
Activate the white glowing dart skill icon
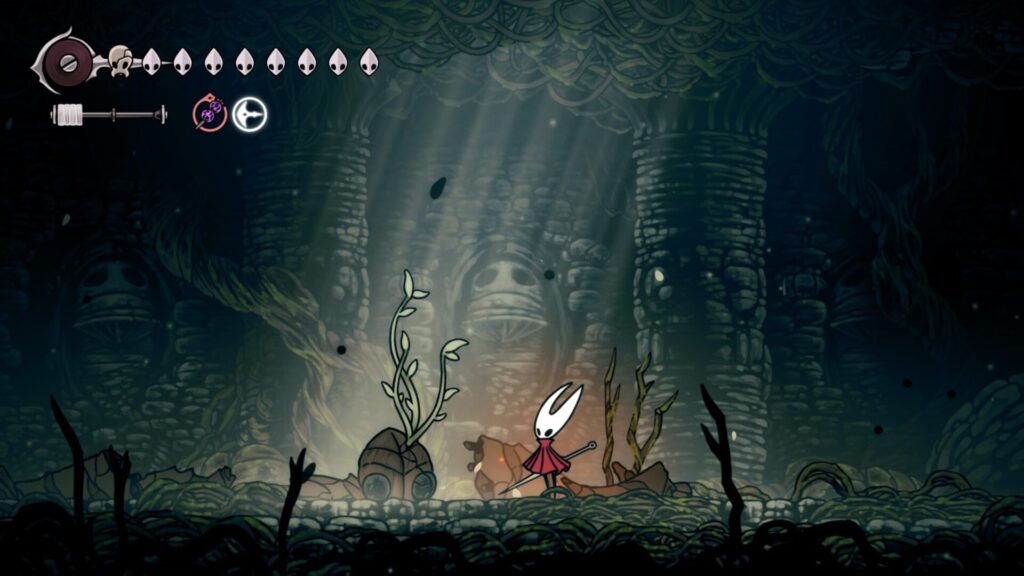pos(250,115)
